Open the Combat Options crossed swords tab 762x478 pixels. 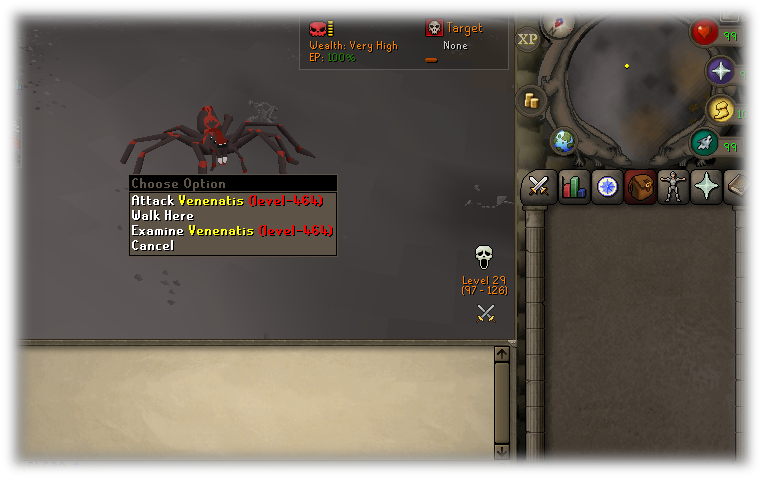(539, 187)
